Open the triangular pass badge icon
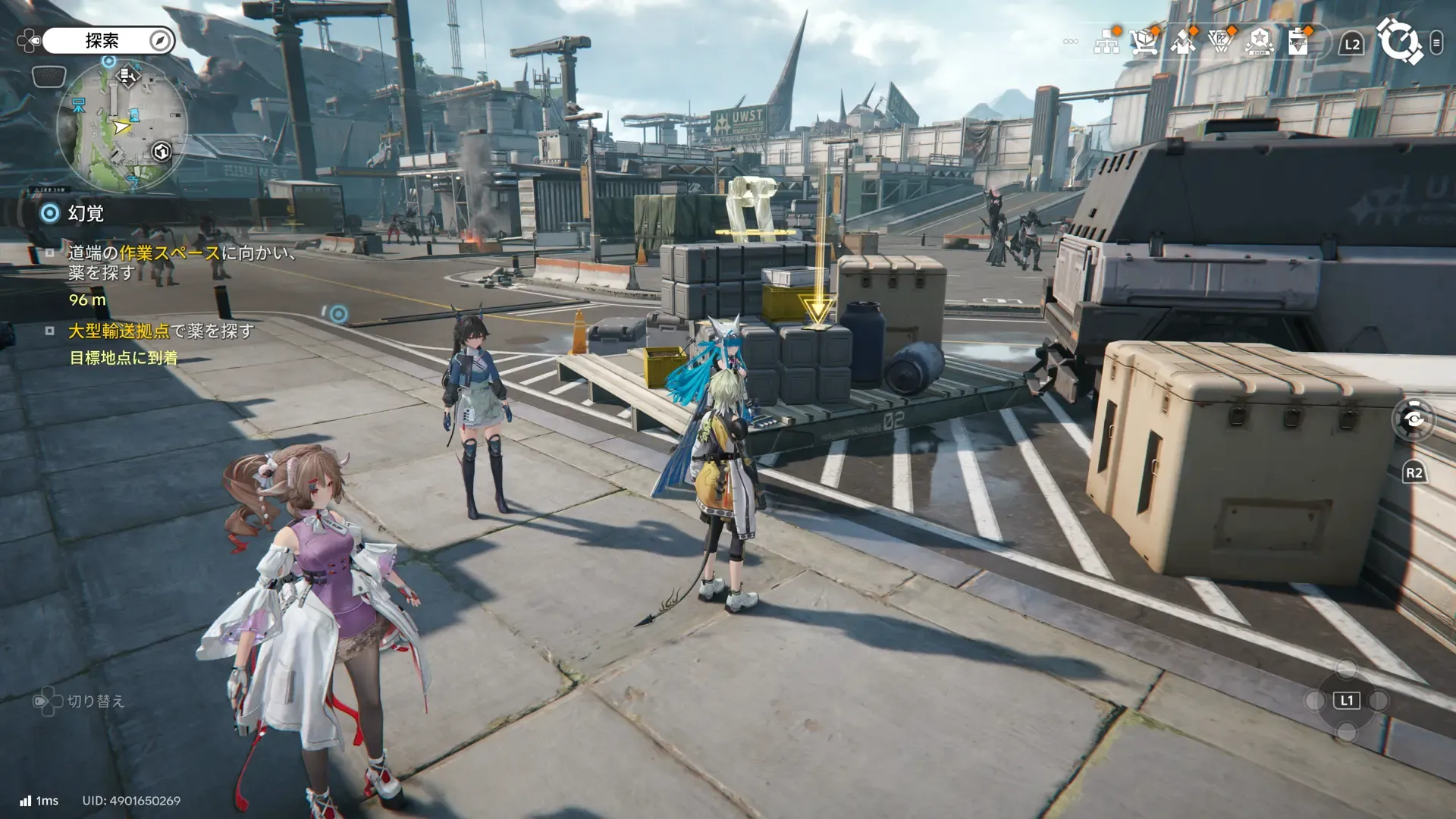This screenshot has height=819, width=1456. click(x=1221, y=42)
